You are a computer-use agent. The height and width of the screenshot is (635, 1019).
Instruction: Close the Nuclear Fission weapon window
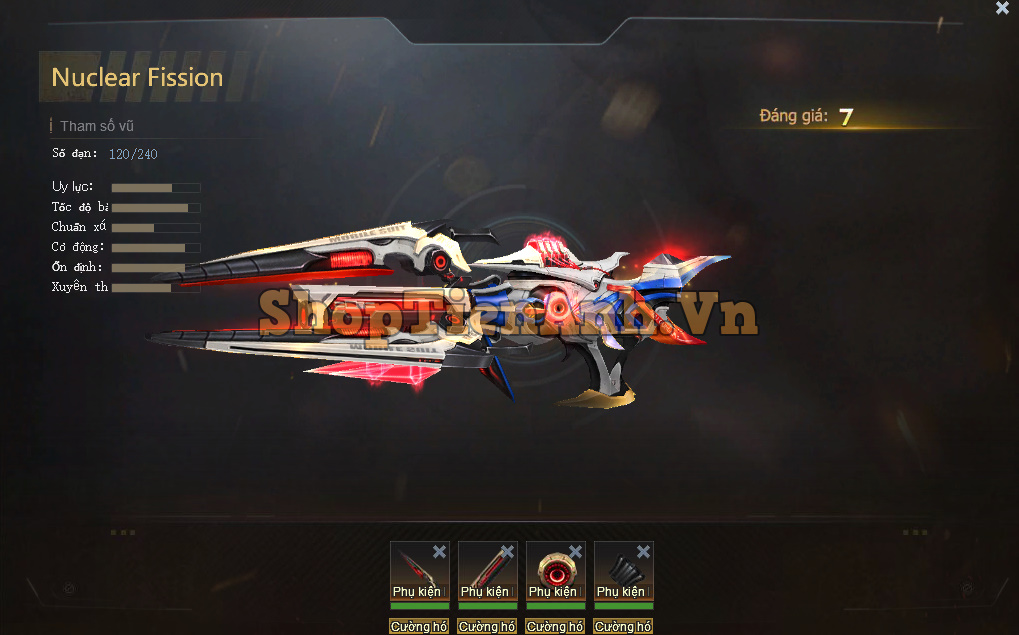pos(1002,9)
